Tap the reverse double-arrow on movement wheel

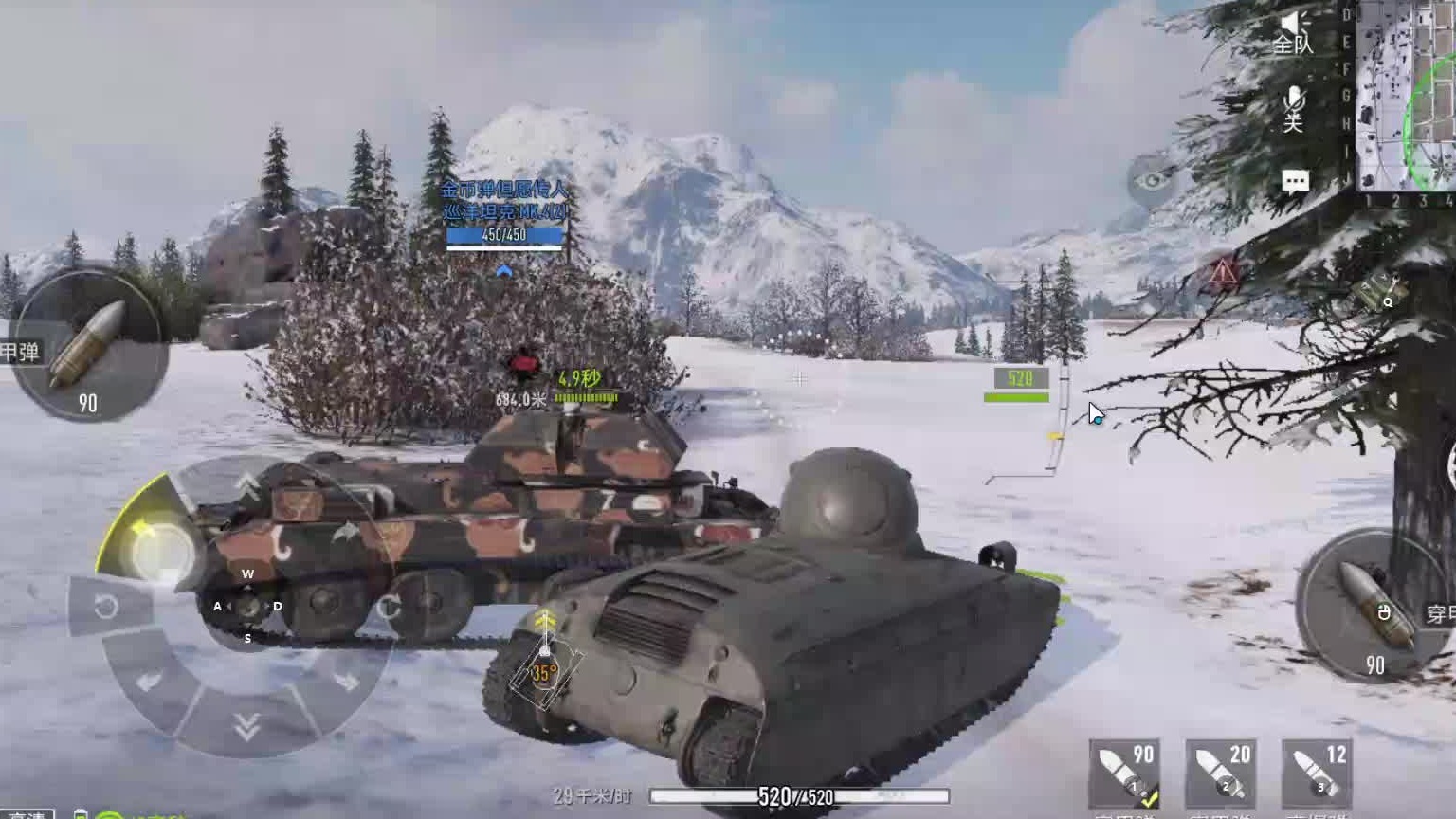tap(246, 727)
